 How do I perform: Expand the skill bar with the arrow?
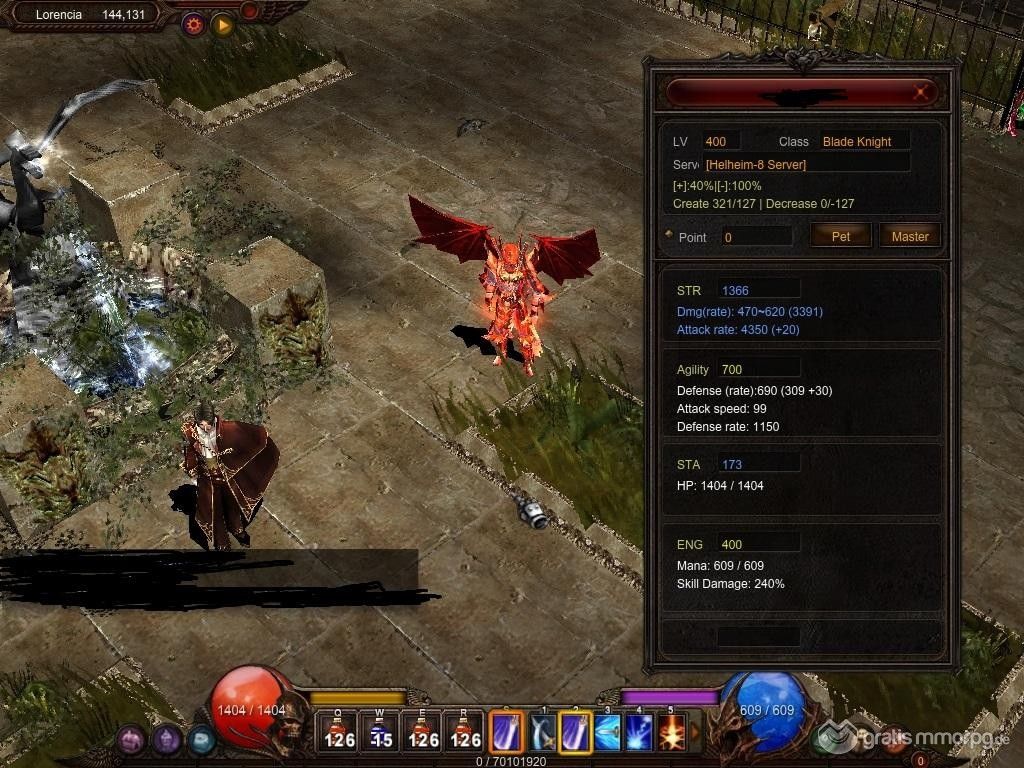pyautogui.click(x=696, y=732)
